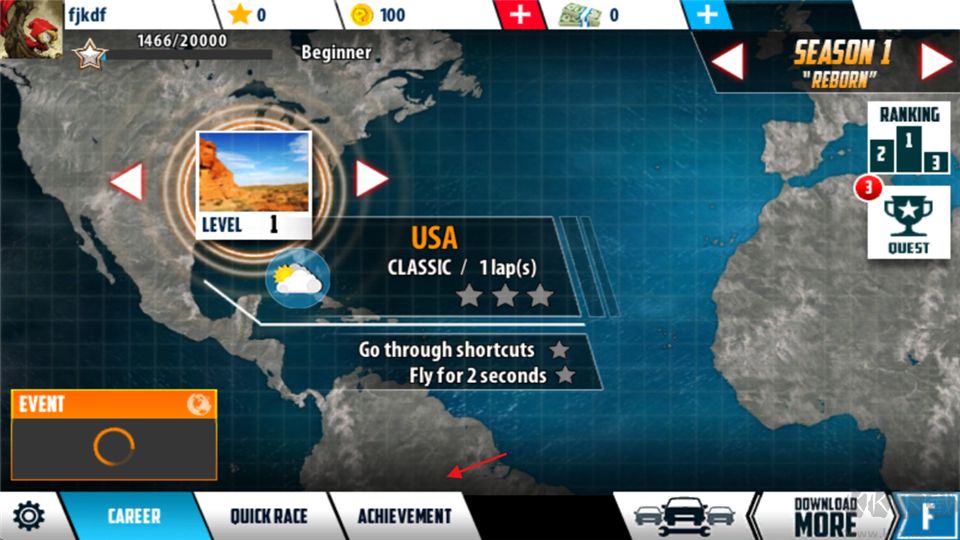Screen dimensions: 960x540
Task: Open the Quick Race tab
Action: (x=268, y=517)
